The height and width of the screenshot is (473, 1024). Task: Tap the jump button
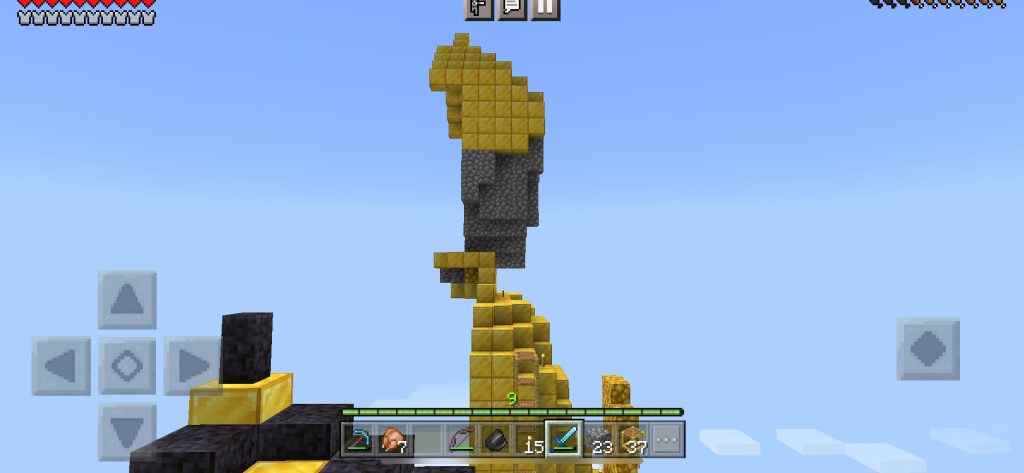[x=927, y=349]
